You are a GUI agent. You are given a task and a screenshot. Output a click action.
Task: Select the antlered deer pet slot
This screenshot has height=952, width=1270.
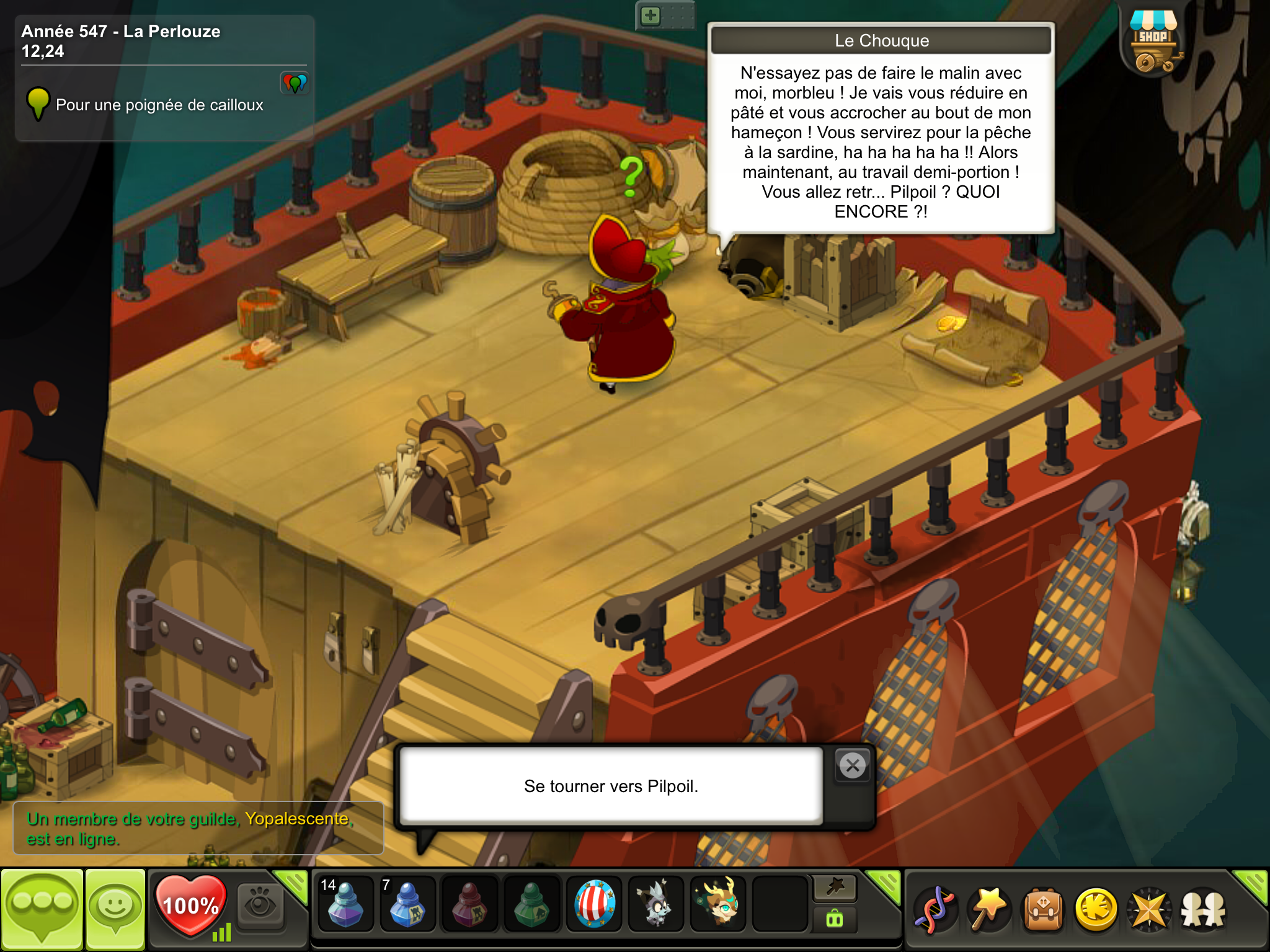[719, 905]
